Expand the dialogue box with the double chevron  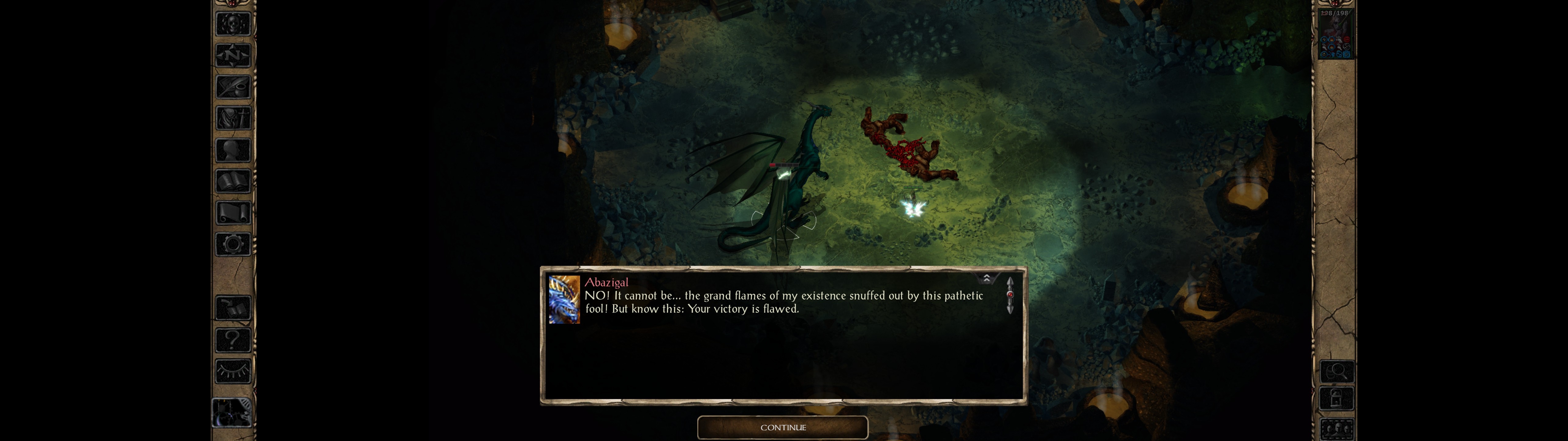(987, 278)
